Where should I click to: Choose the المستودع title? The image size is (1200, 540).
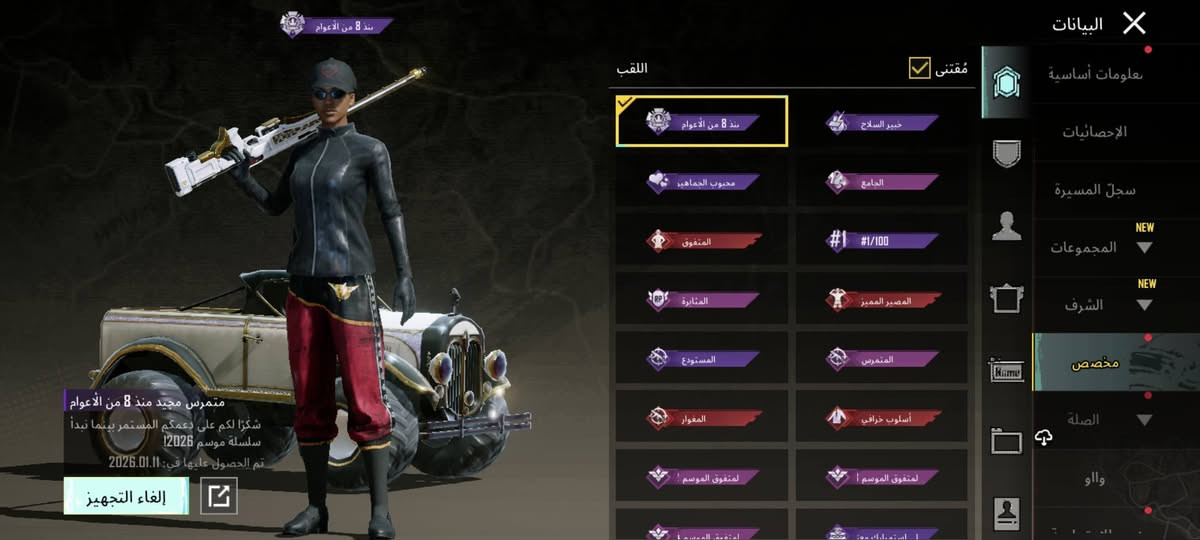702,358
